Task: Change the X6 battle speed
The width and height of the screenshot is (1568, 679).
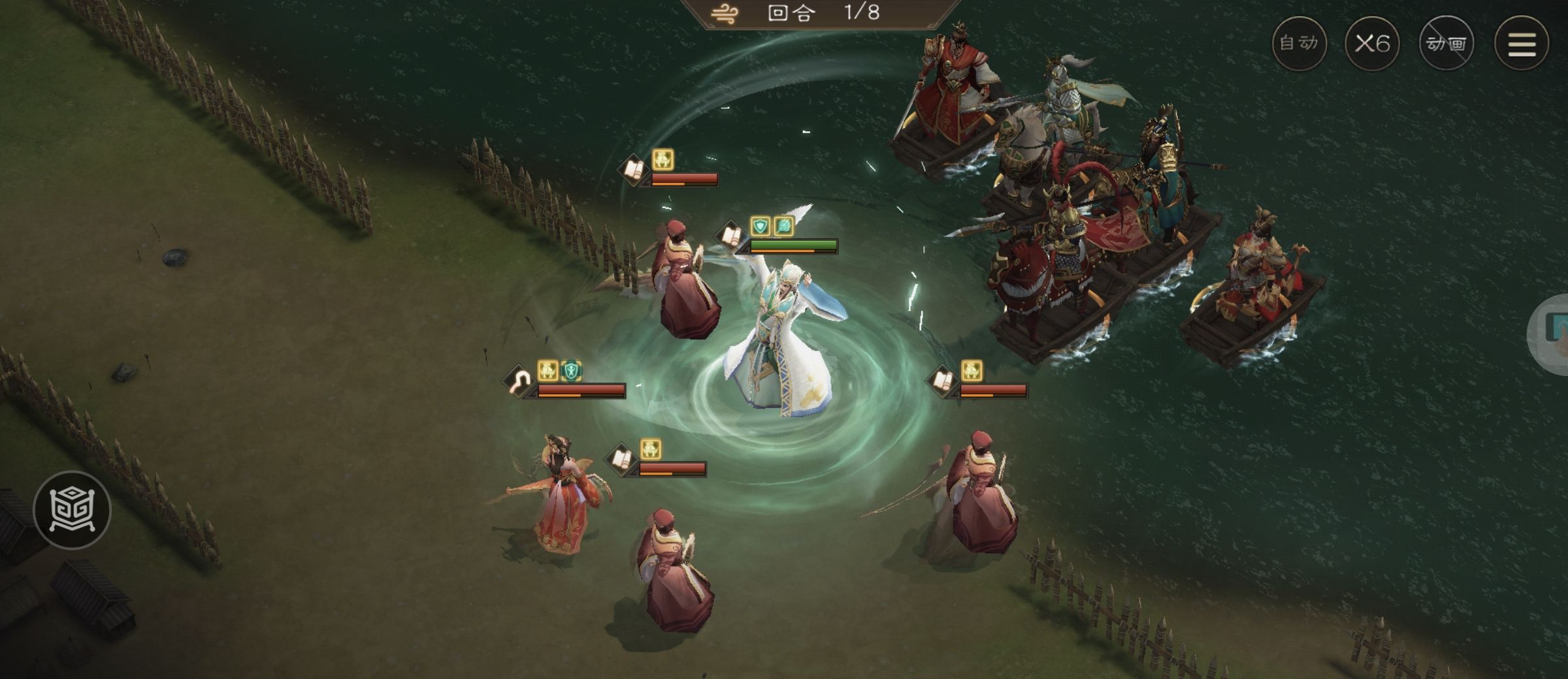Action: point(1372,43)
